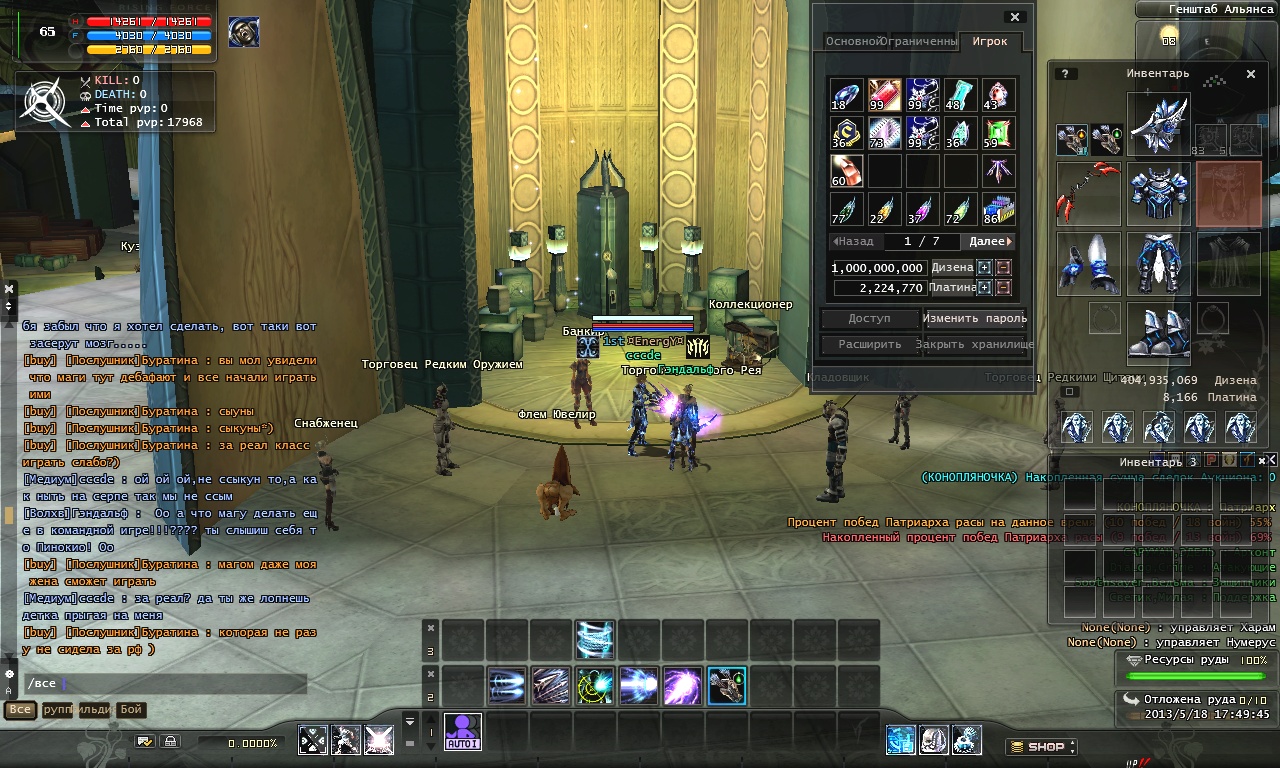Viewport: 1280px width, 768px height.
Task: Switch chat to the Бой tab
Action: (131, 710)
